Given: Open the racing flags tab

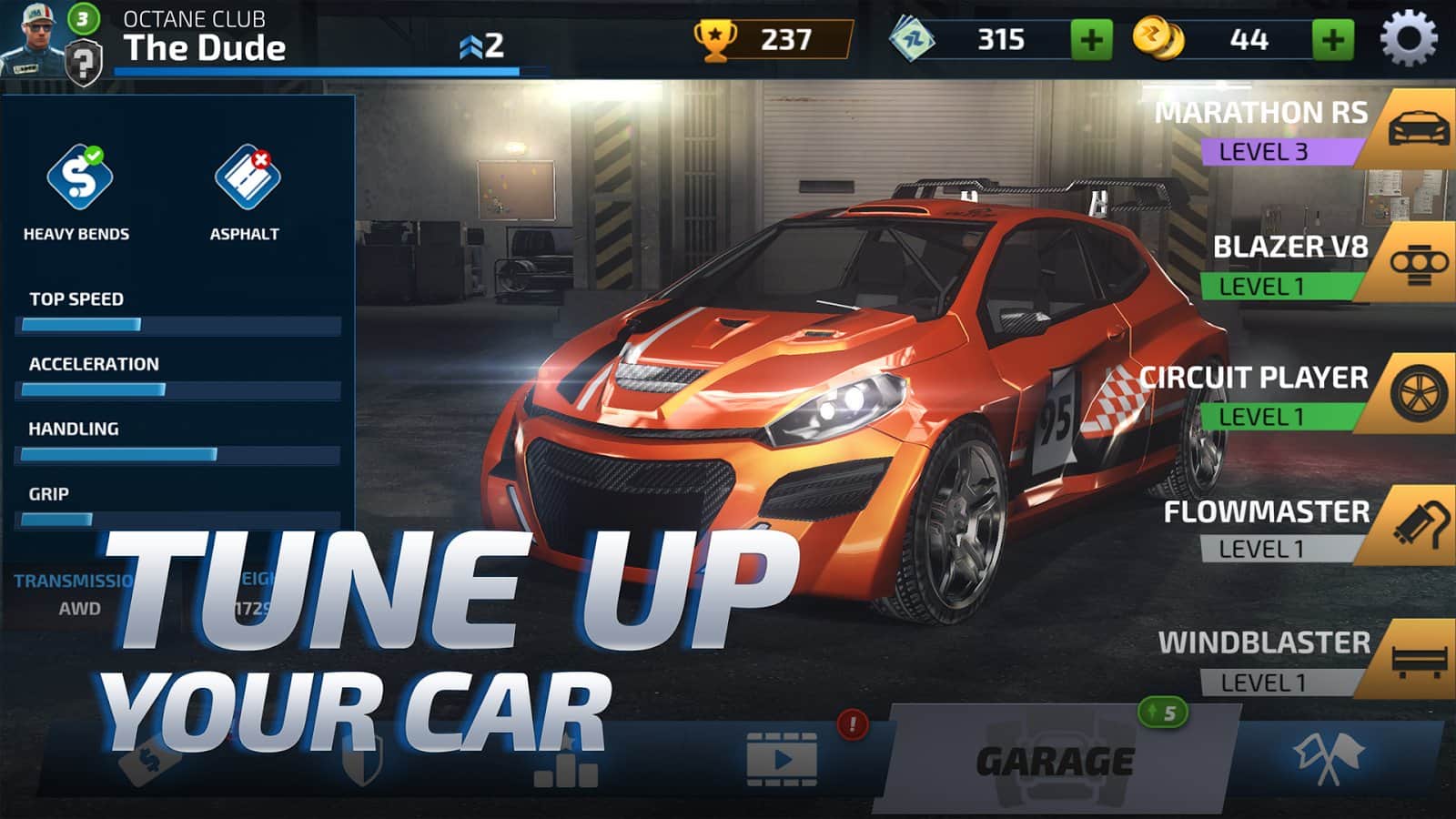Looking at the screenshot, I should (x=1328, y=759).
